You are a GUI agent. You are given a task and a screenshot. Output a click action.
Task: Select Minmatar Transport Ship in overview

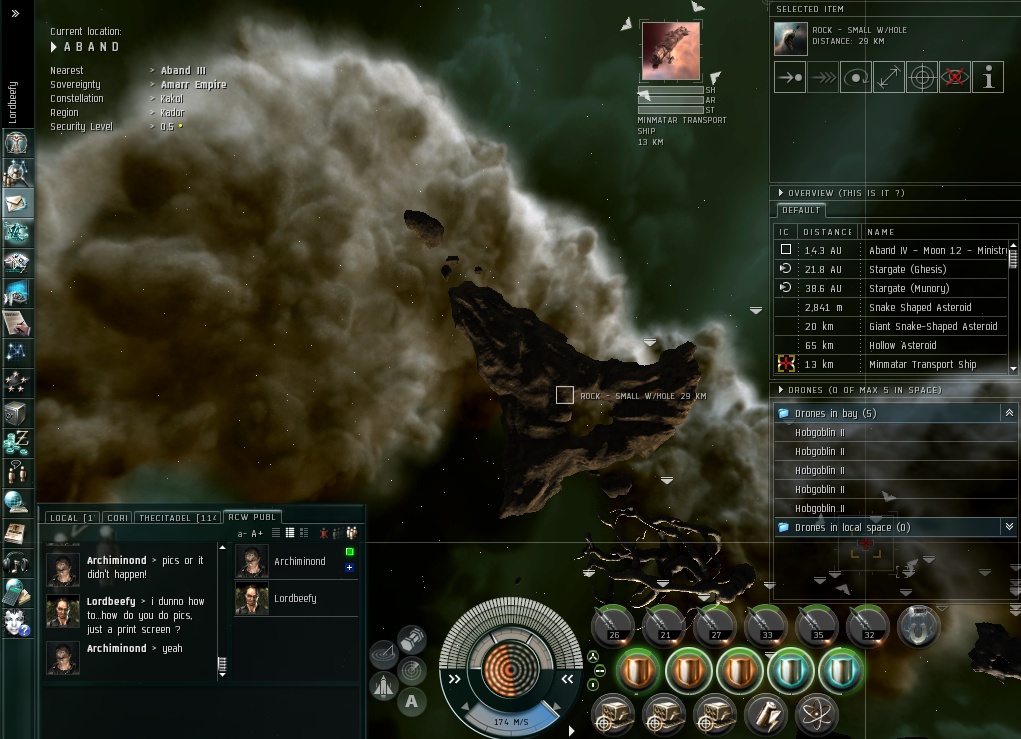point(922,364)
